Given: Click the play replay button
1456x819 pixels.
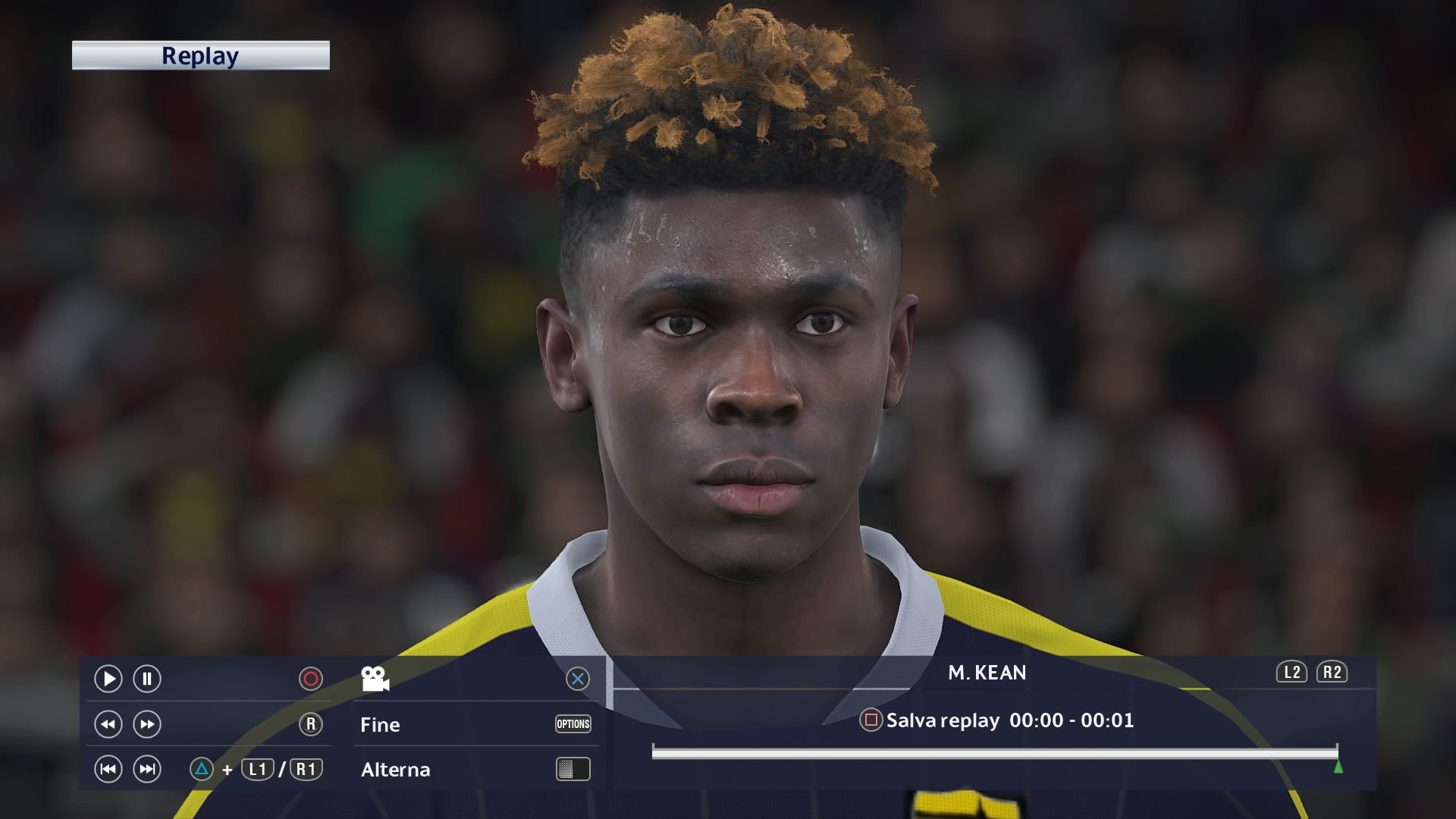Looking at the screenshot, I should (x=108, y=679).
